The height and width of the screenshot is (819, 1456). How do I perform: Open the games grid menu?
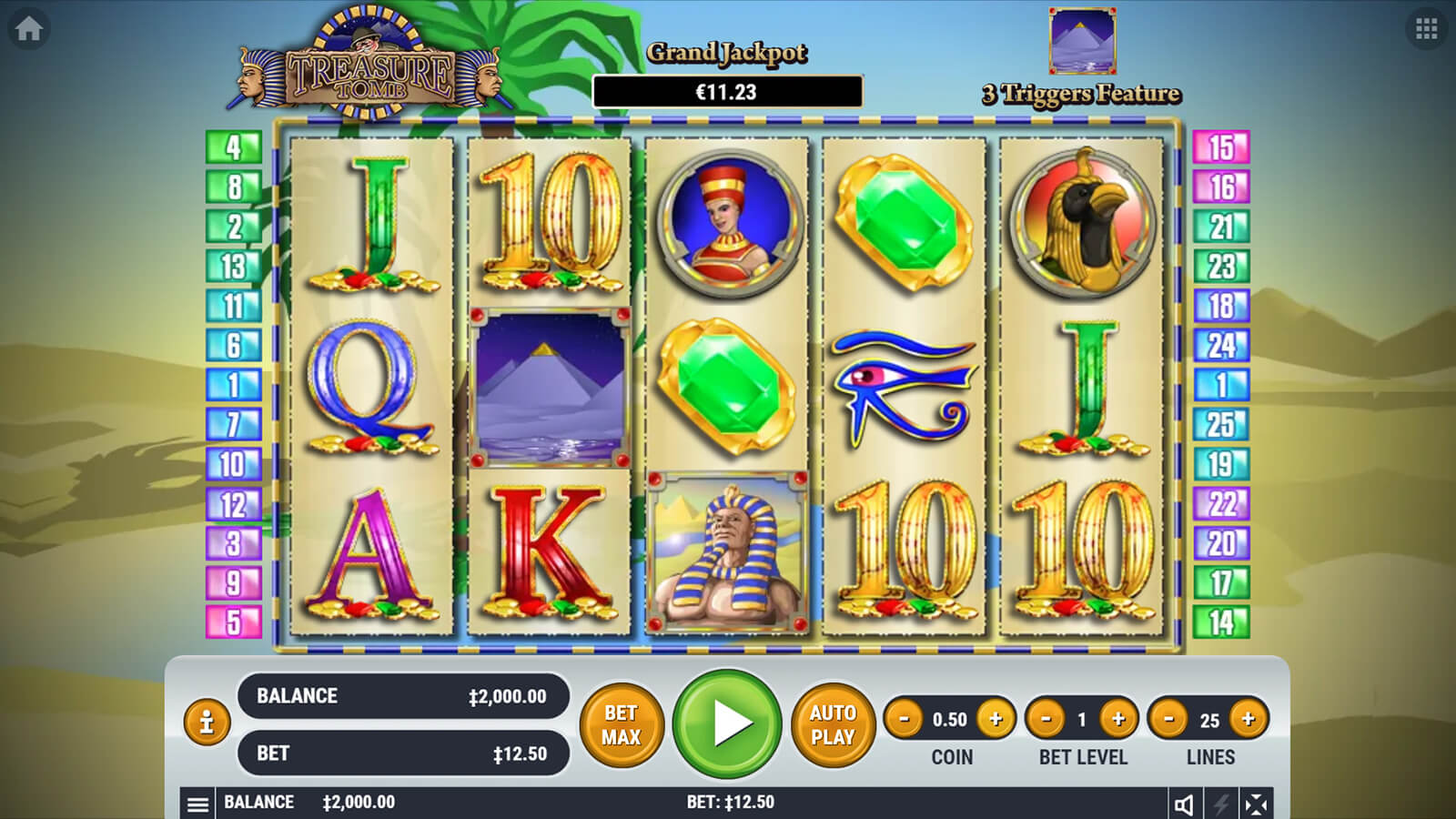coord(1426,29)
